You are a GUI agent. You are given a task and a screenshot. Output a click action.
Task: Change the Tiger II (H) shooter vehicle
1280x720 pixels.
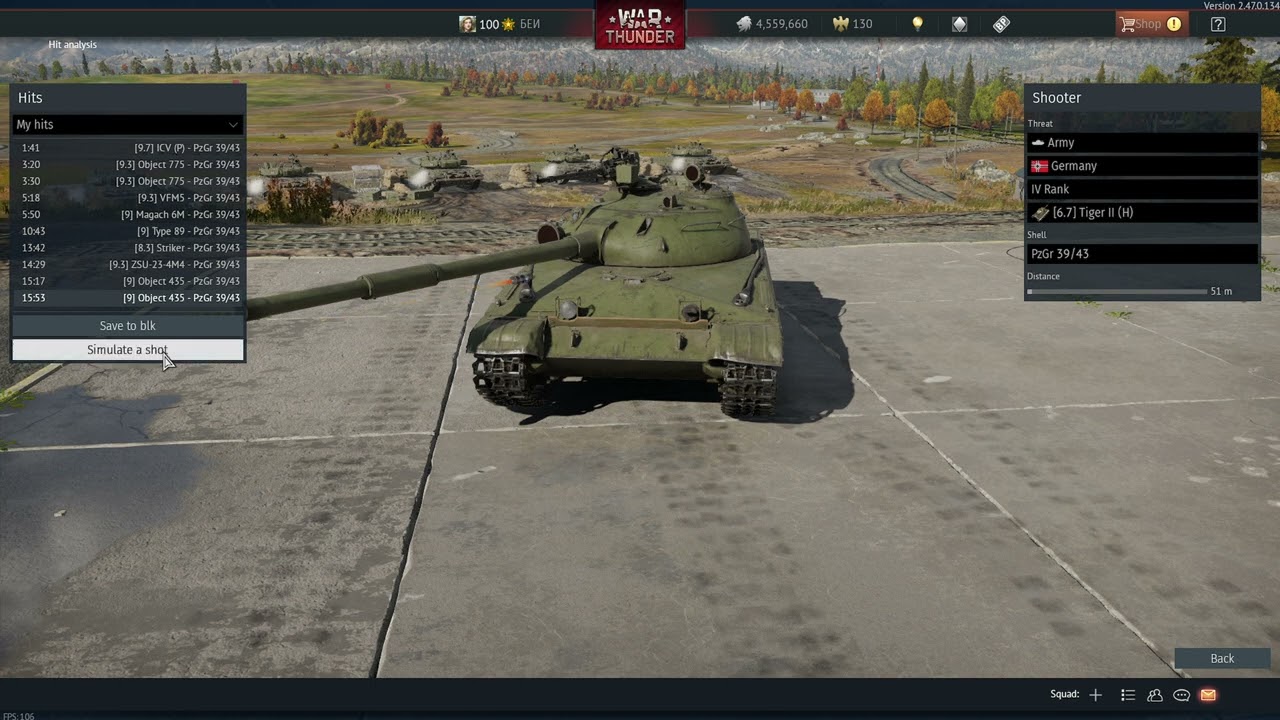tap(1142, 213)
